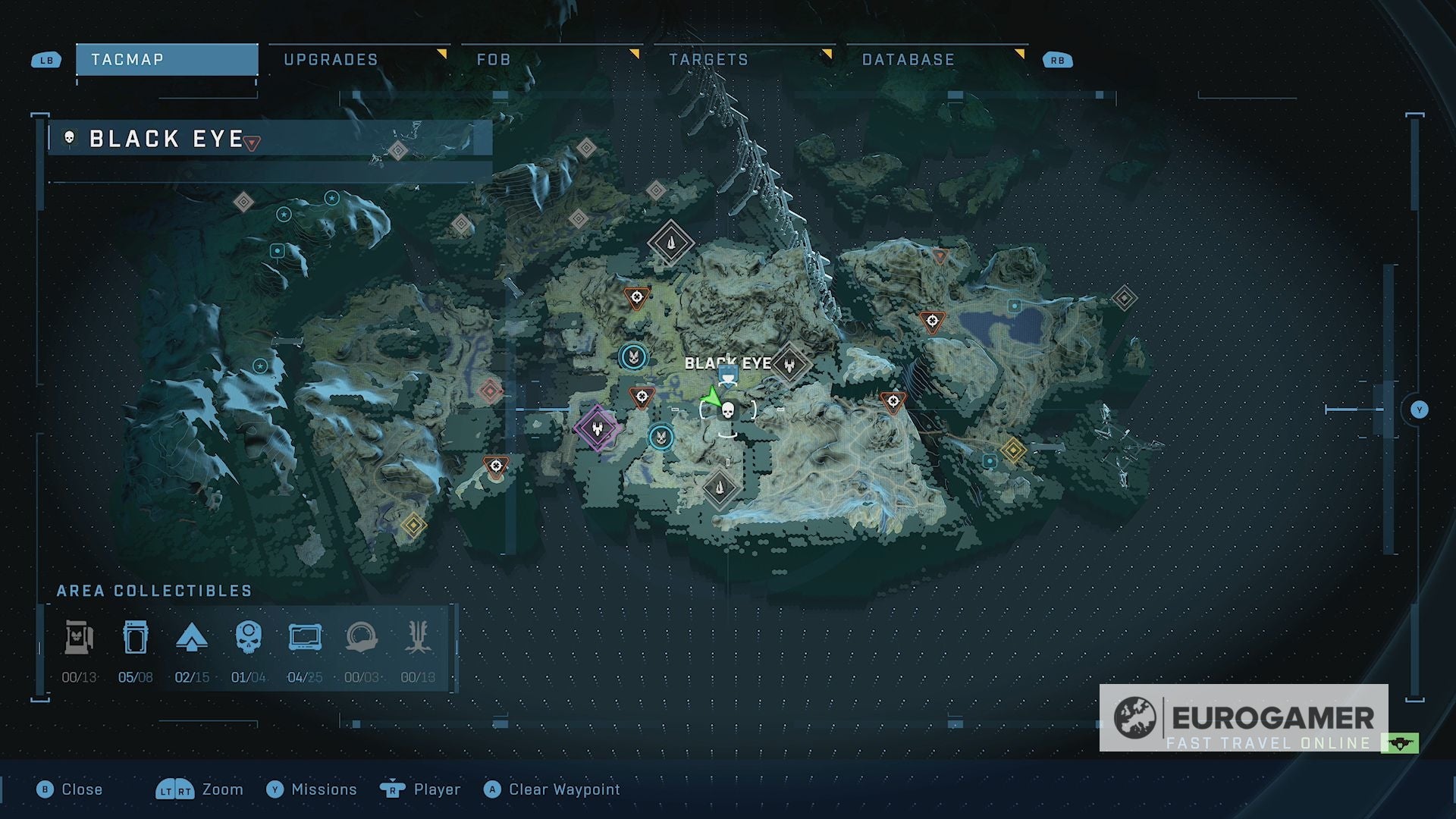Screen dimensions: 1456x819
Task: Switch to the UPGRADES tab
Action: click(x=330, y=58)
